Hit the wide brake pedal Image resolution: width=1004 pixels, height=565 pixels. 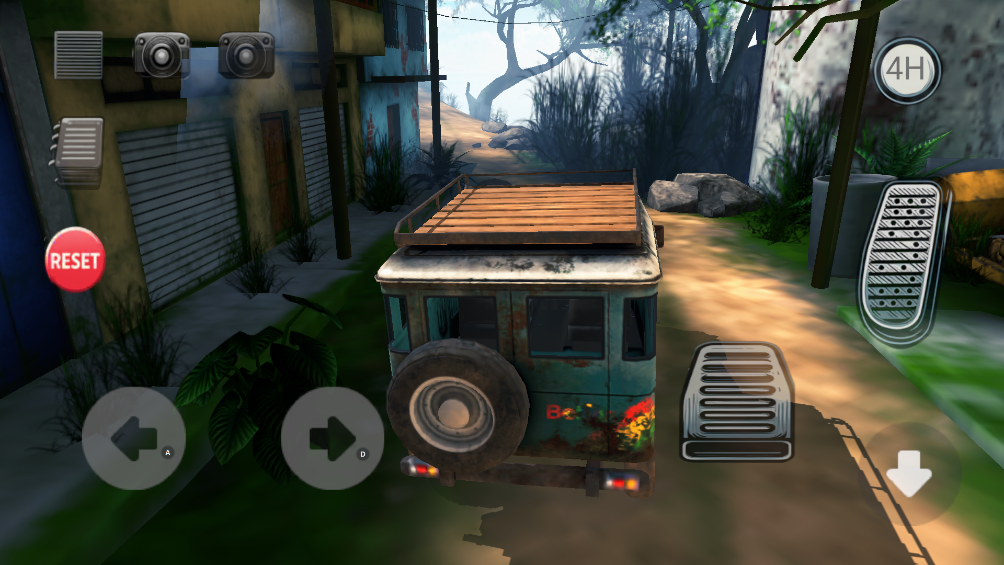[x=735, y=402]
